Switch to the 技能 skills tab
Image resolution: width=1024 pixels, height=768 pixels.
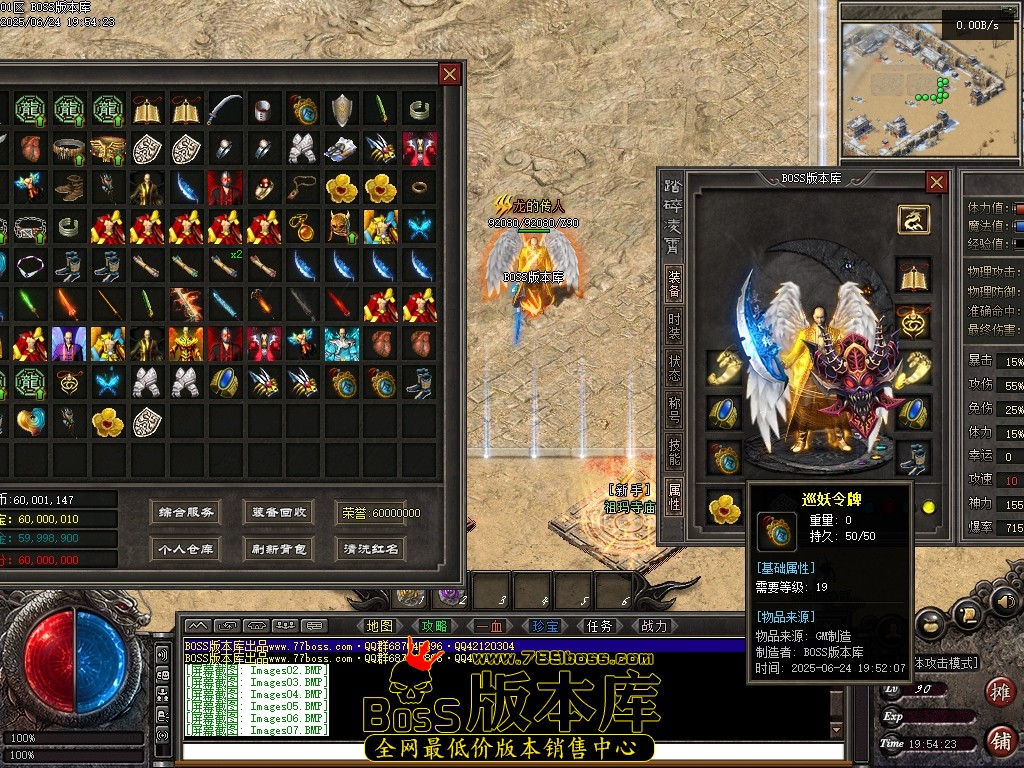point(675,453)
